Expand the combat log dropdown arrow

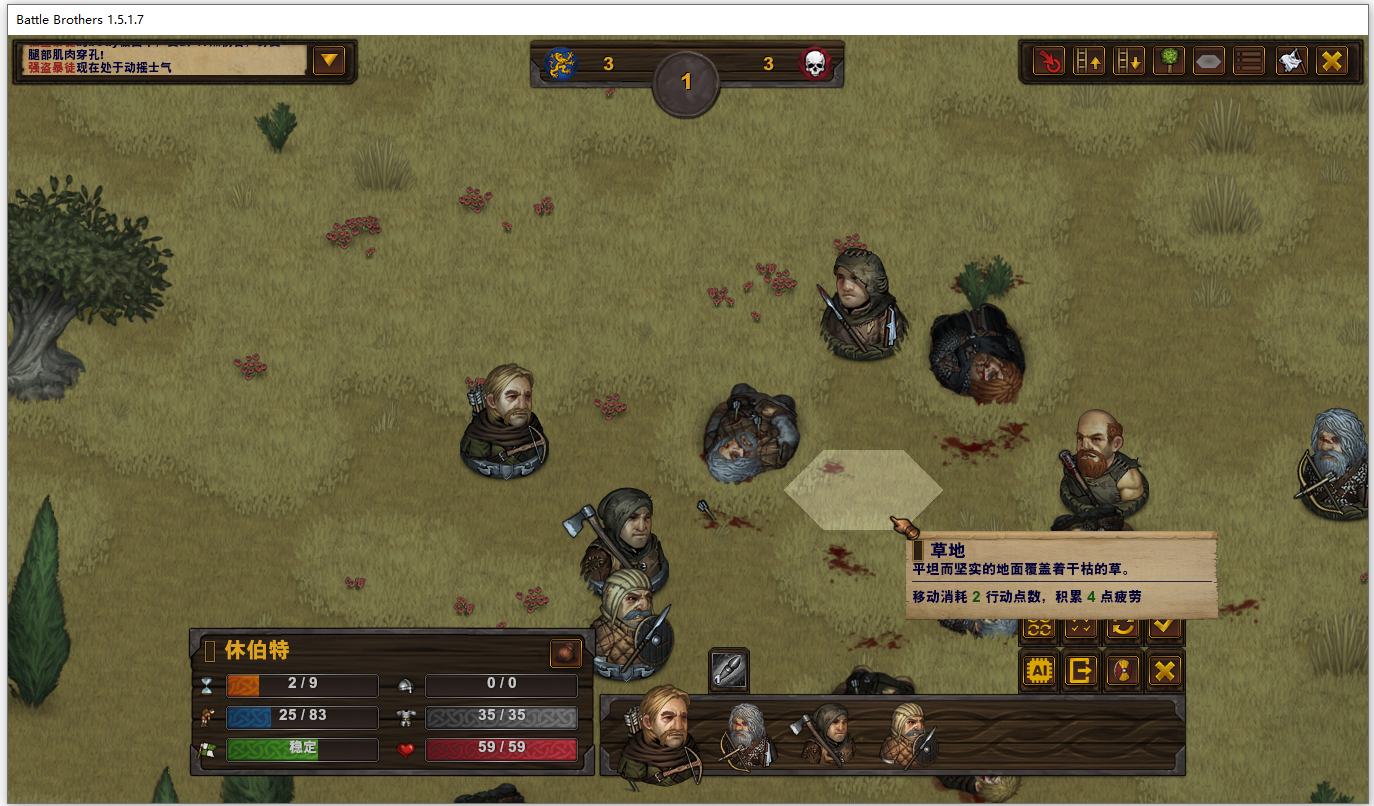click(x=329, y=61)
